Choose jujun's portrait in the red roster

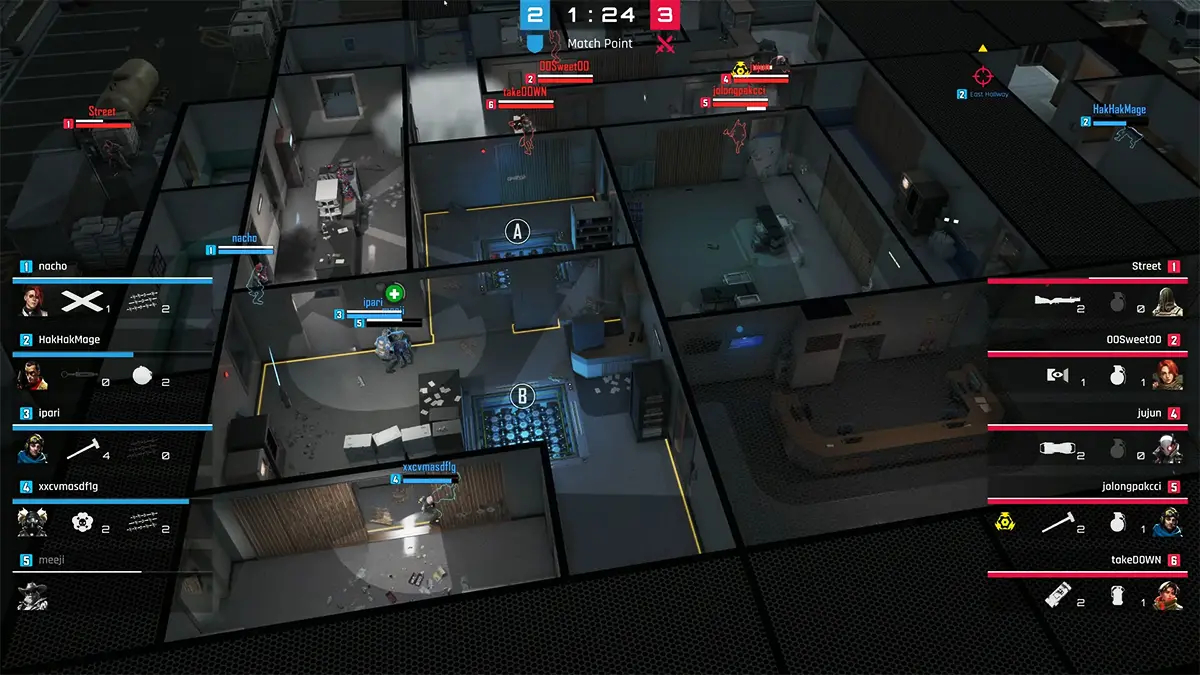coord(1166,449)
